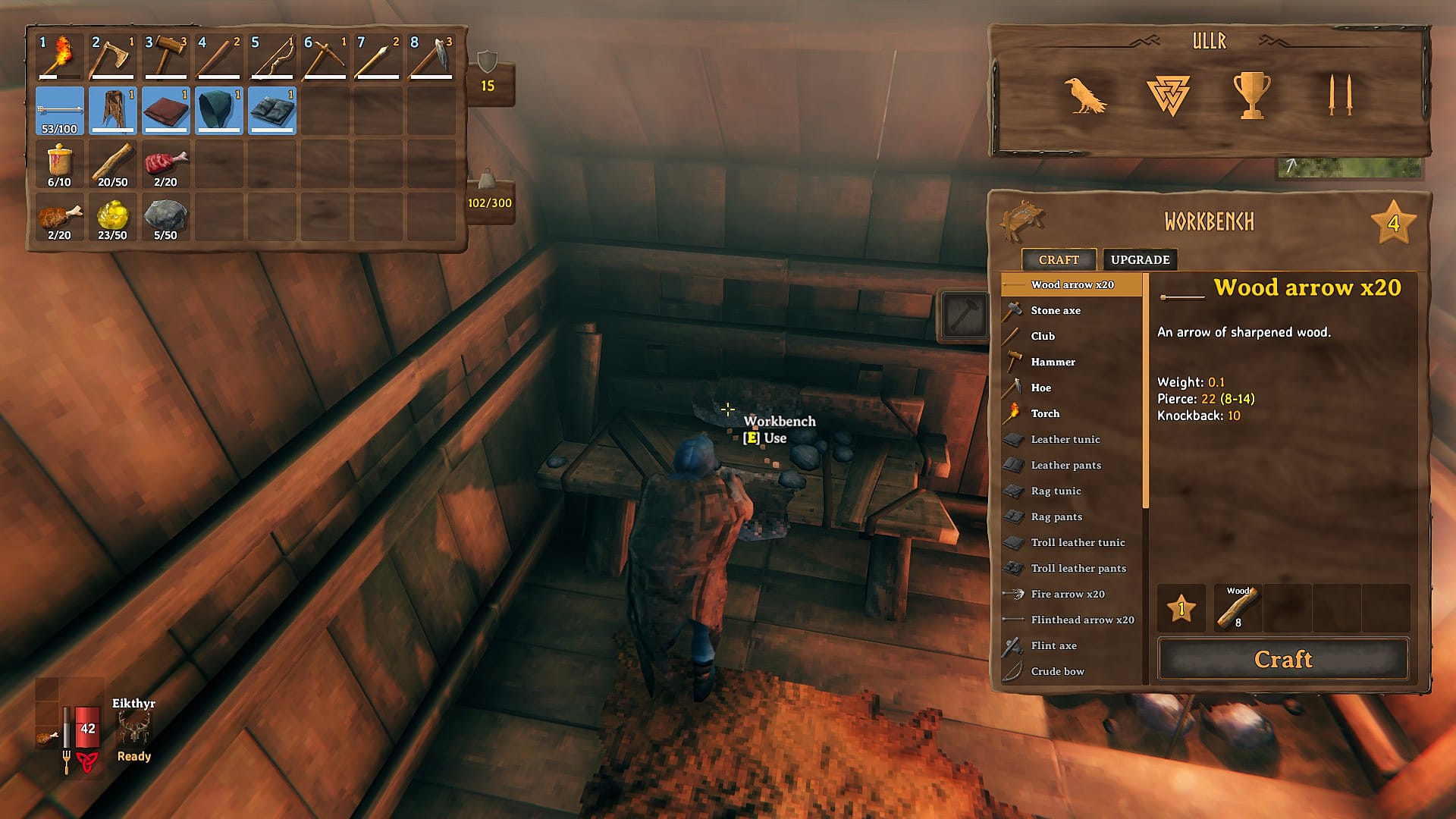This screenshot has width=1456, height=819.
Task: Click the arrows stack showing 53/100
Action: [x=60, y=111]
